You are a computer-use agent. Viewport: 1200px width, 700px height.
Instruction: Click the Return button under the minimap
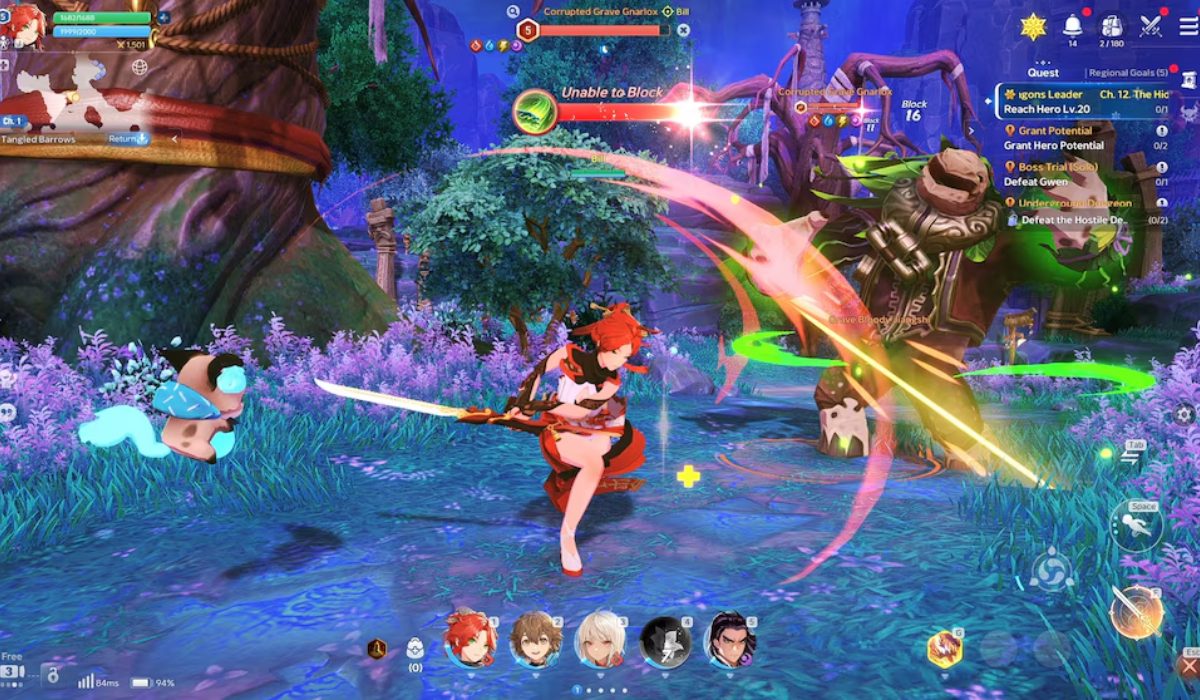[128, 139]
